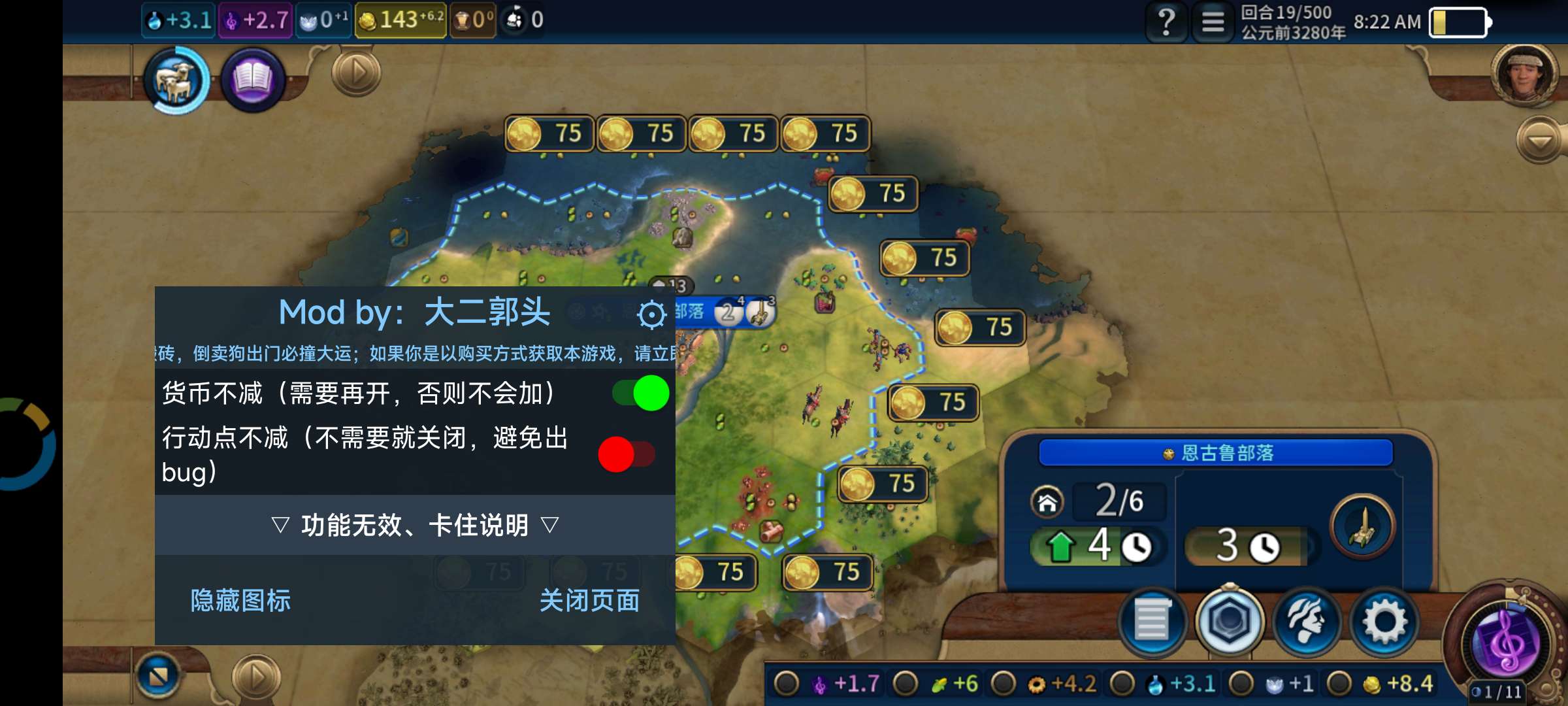The width and height of the screenshot is (1568, 706).
Task: Open the mod settings gear in the mod panel
Action: point(649,316)
